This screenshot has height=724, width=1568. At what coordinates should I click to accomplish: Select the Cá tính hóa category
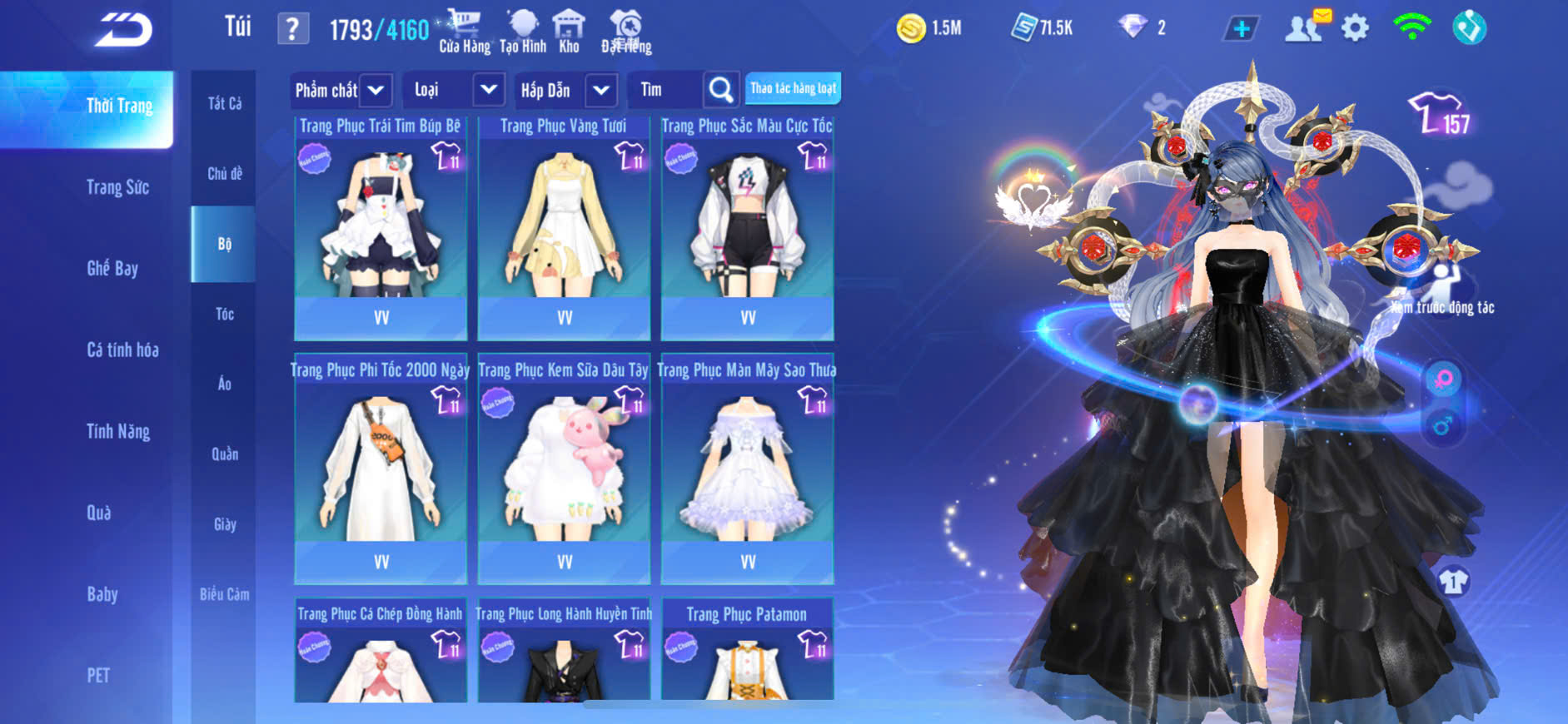coord(122,350)
